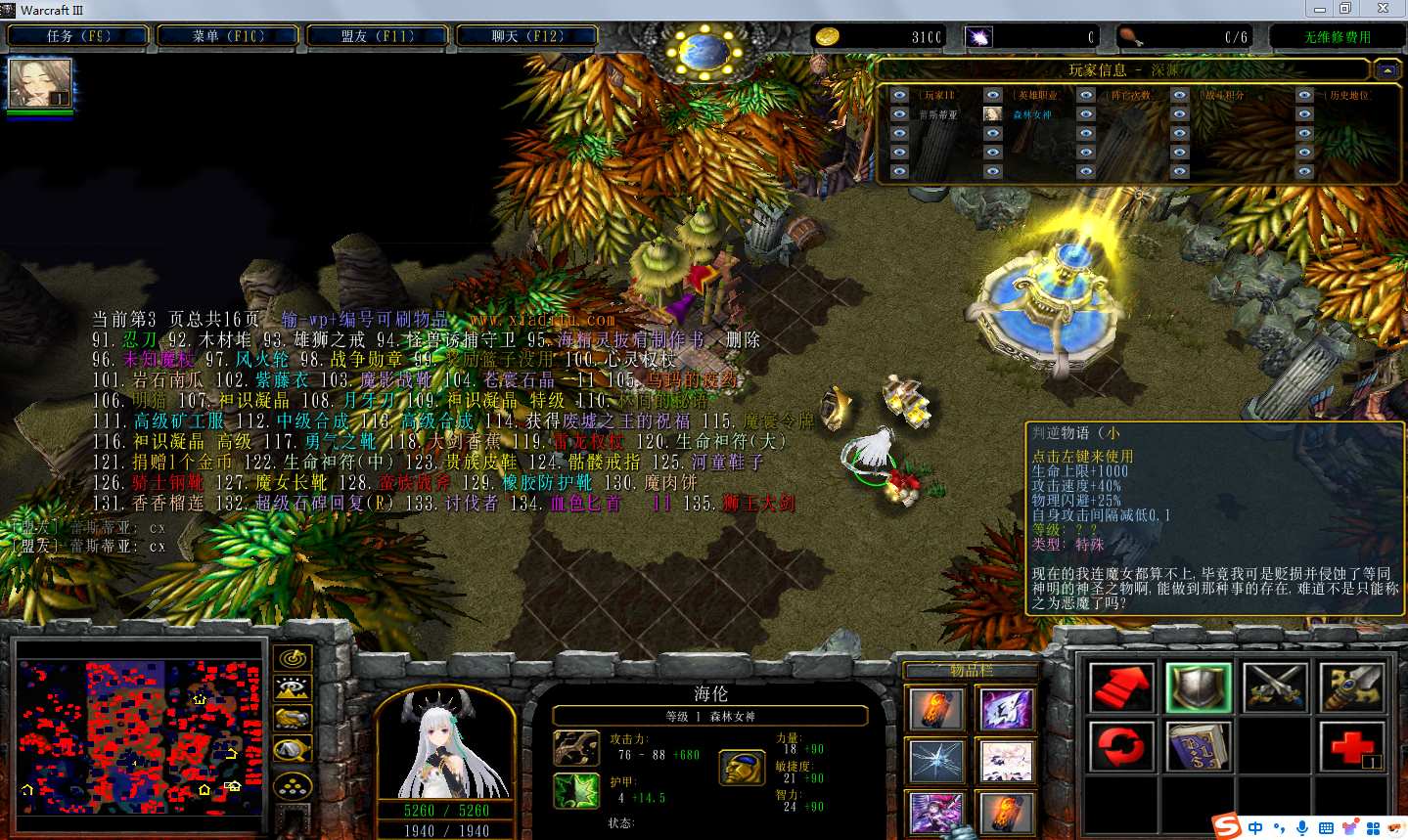This screenshot has width=1408, height=840.
Task: Open the 聊天 (F12) chat log
Action: click(x=527, y=36)
